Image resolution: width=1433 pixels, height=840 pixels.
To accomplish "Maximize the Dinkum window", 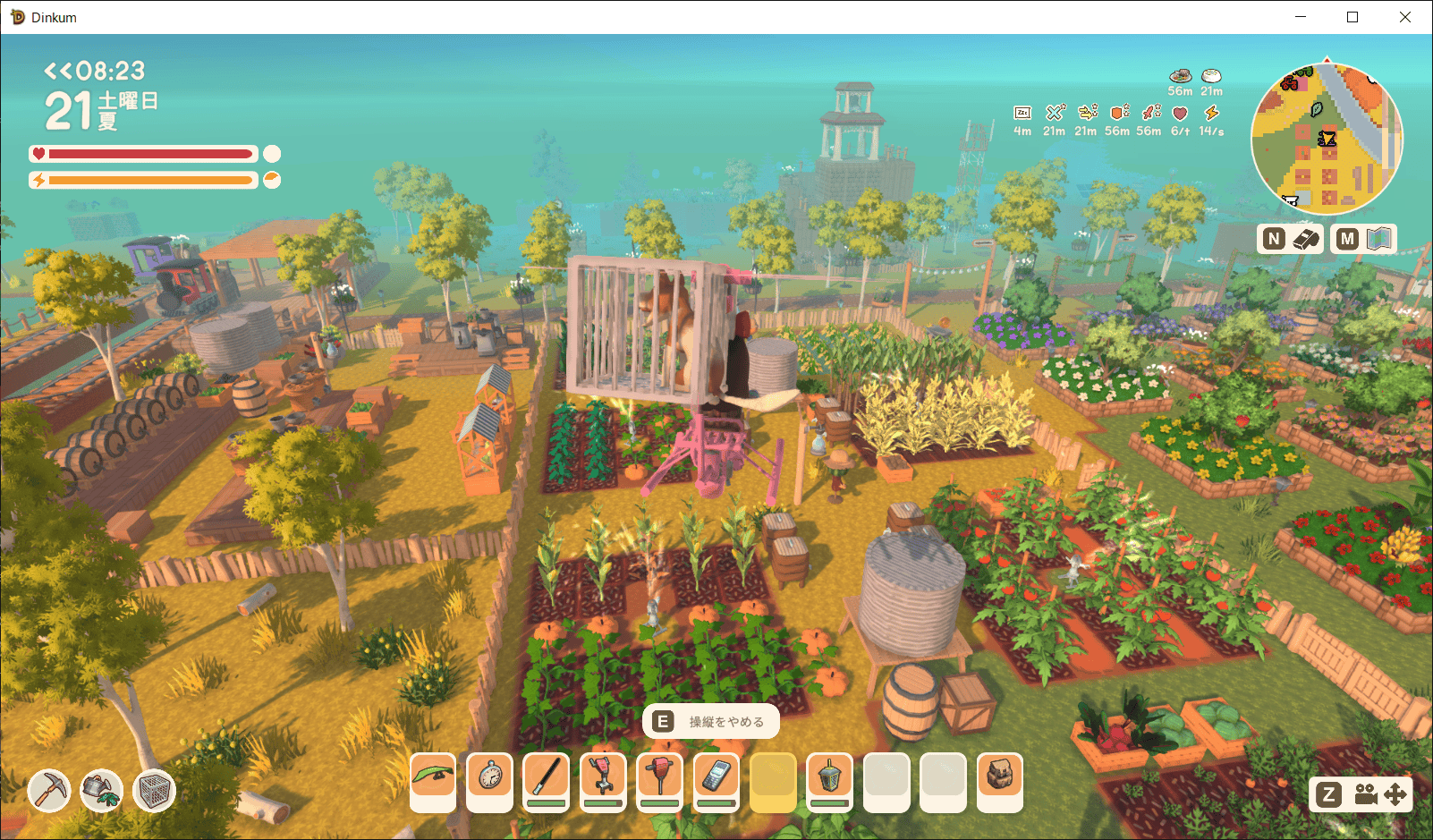I will point(1352,17).
